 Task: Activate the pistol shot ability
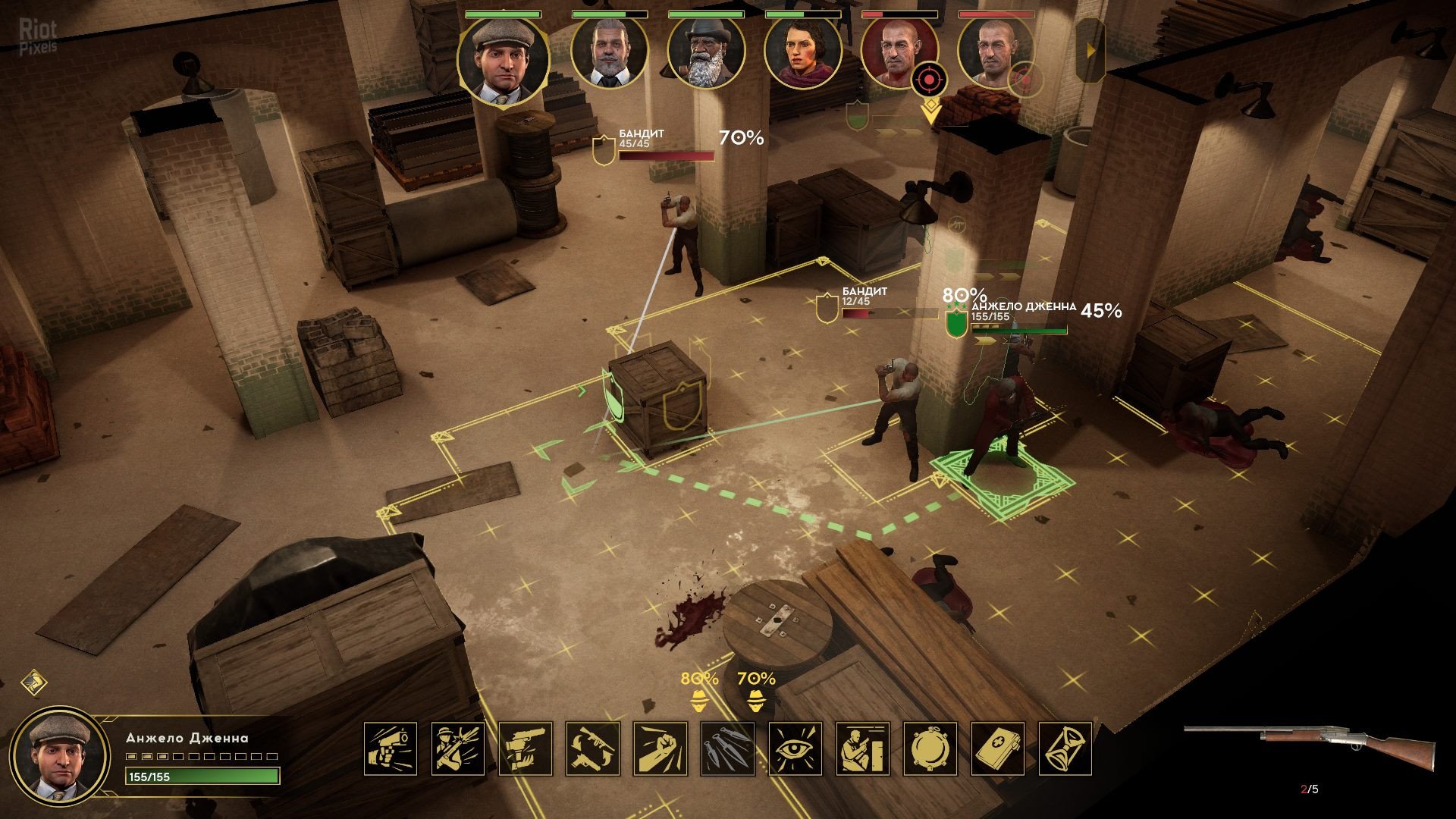pos(391,748)
